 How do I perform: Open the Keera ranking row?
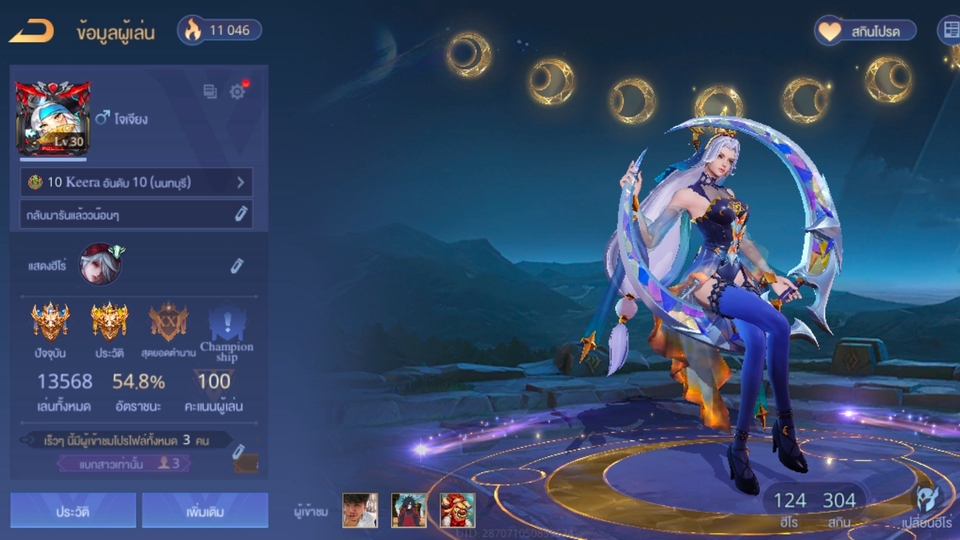pyautogui.click(x=136, y=183)
